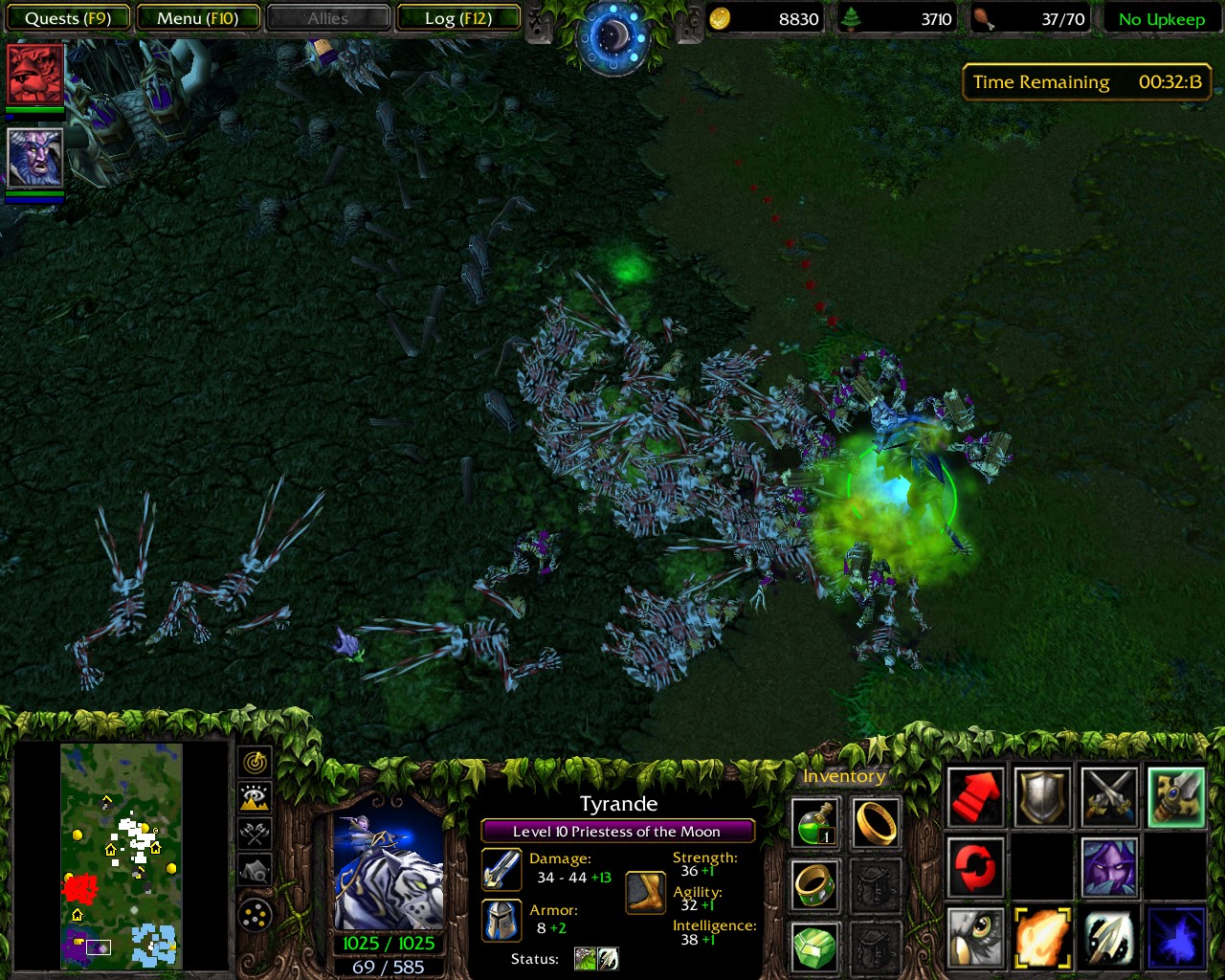This screenshot has height=980, width=1225.
Task: Toggle minimap terrain display (eye icon)
Action: coord(256,797)
